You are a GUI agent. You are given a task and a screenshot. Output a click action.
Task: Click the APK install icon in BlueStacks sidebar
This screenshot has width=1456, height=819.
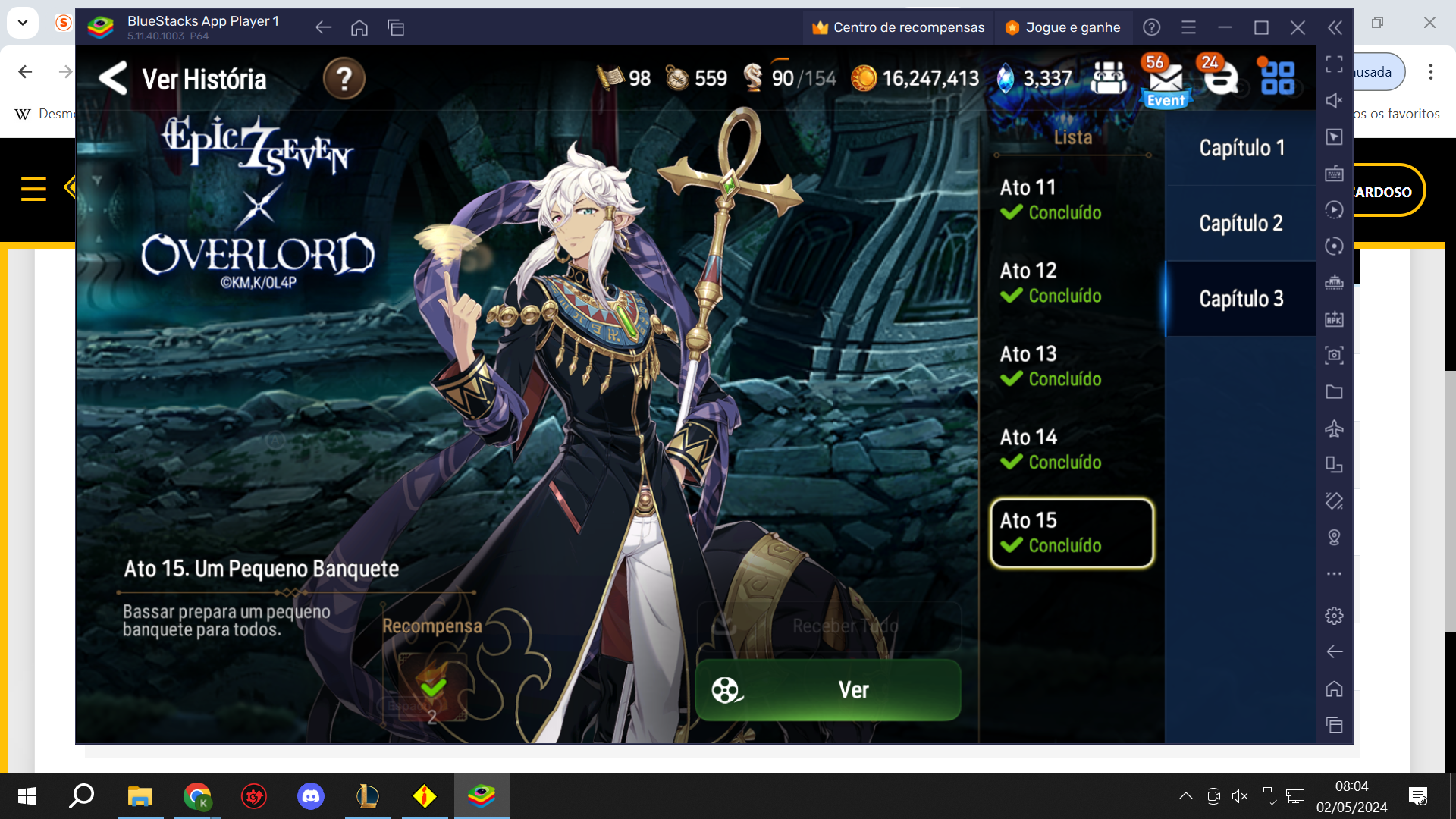(1335, 319)
